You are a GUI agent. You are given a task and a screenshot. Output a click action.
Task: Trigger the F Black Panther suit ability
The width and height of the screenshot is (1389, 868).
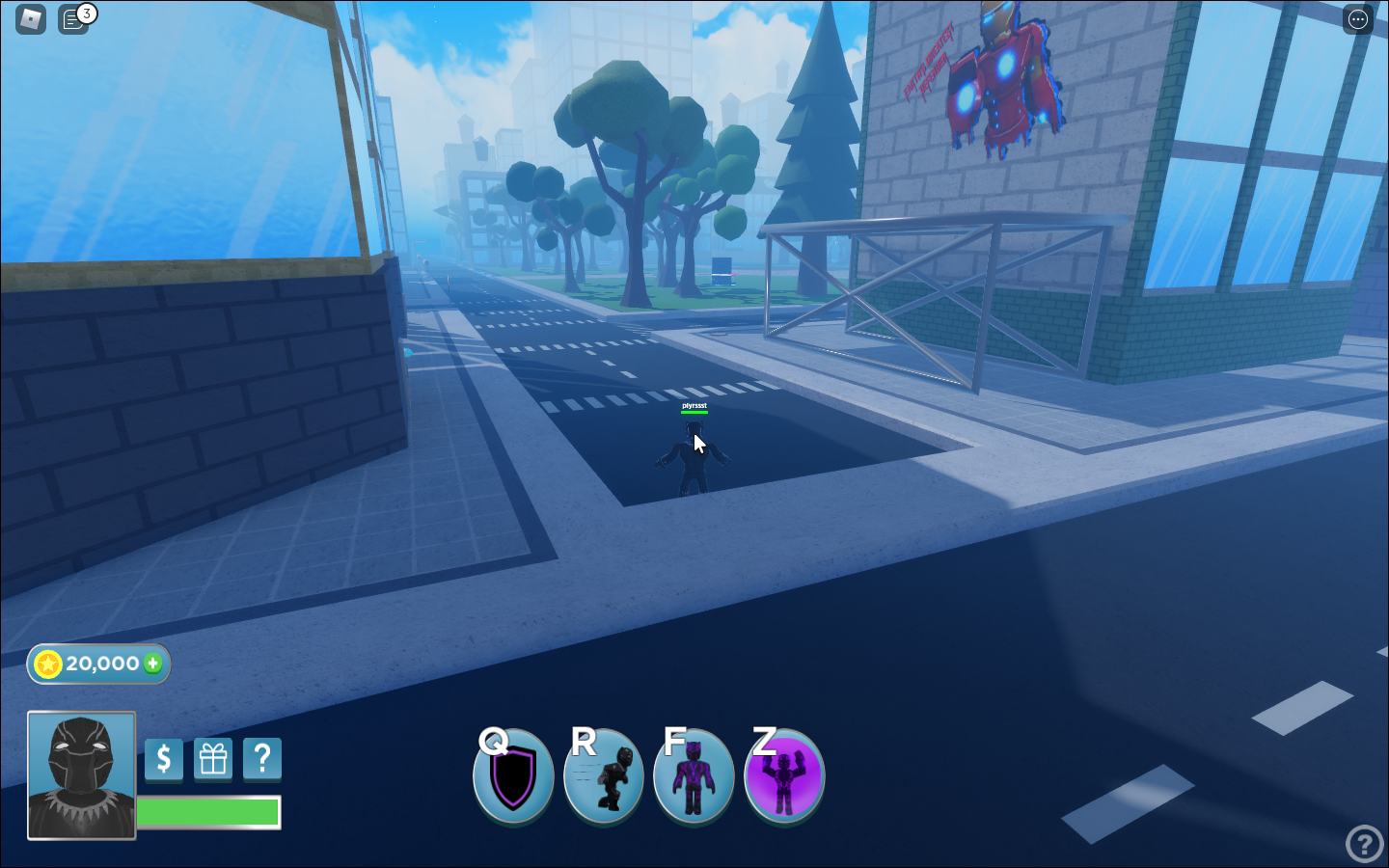click(694, 776)
